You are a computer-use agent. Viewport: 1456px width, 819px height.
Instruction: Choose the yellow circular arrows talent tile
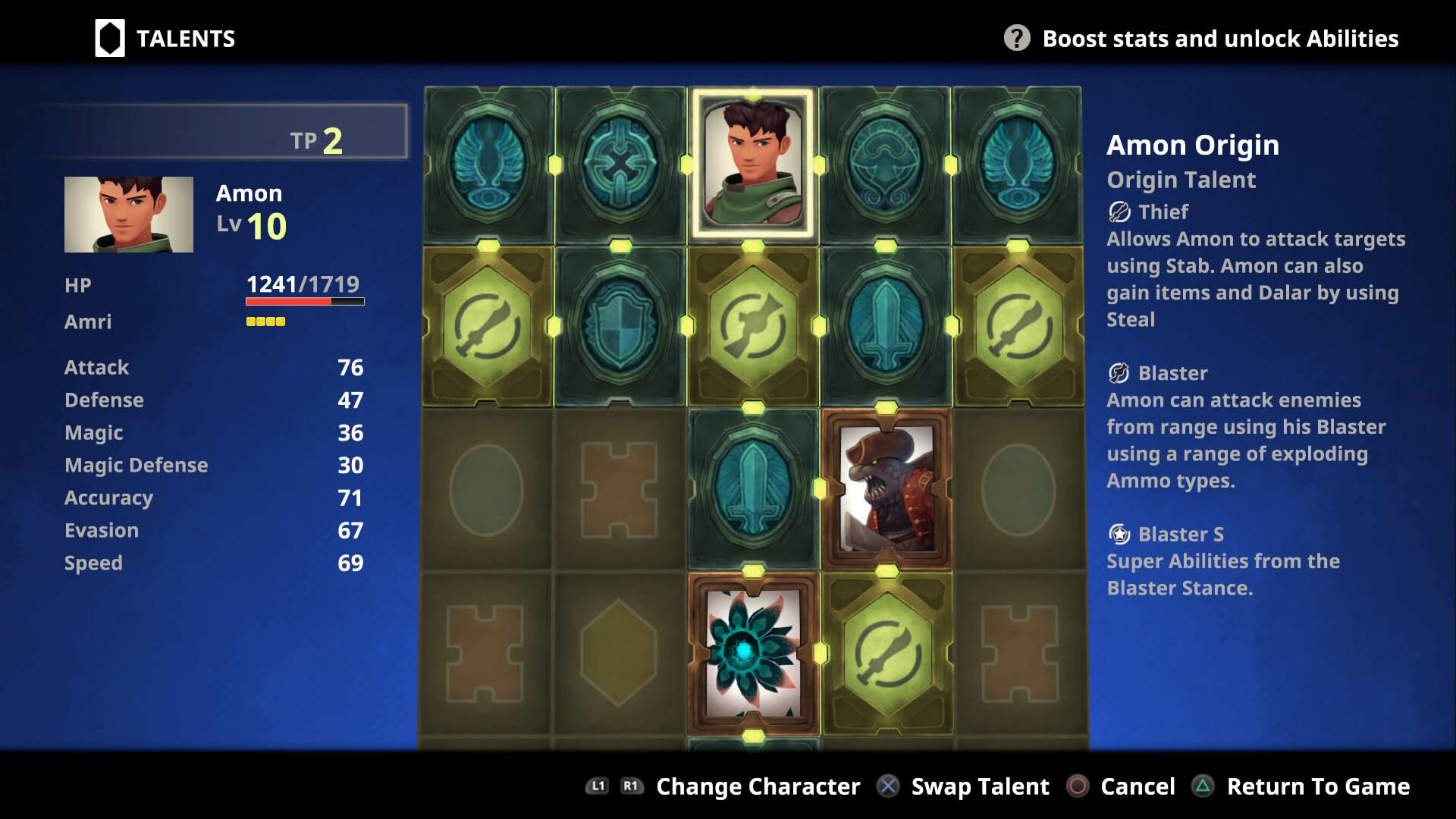click(x=752, y=326)
